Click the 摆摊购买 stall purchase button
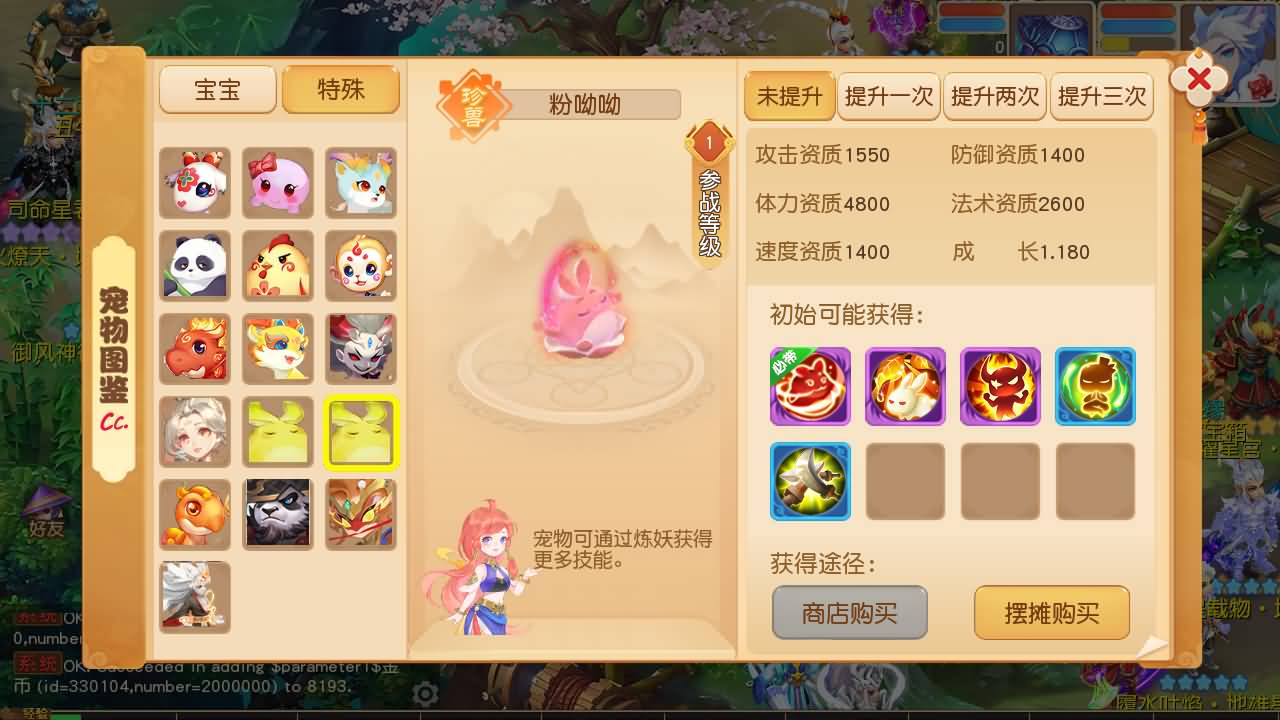 point(1051,613)
